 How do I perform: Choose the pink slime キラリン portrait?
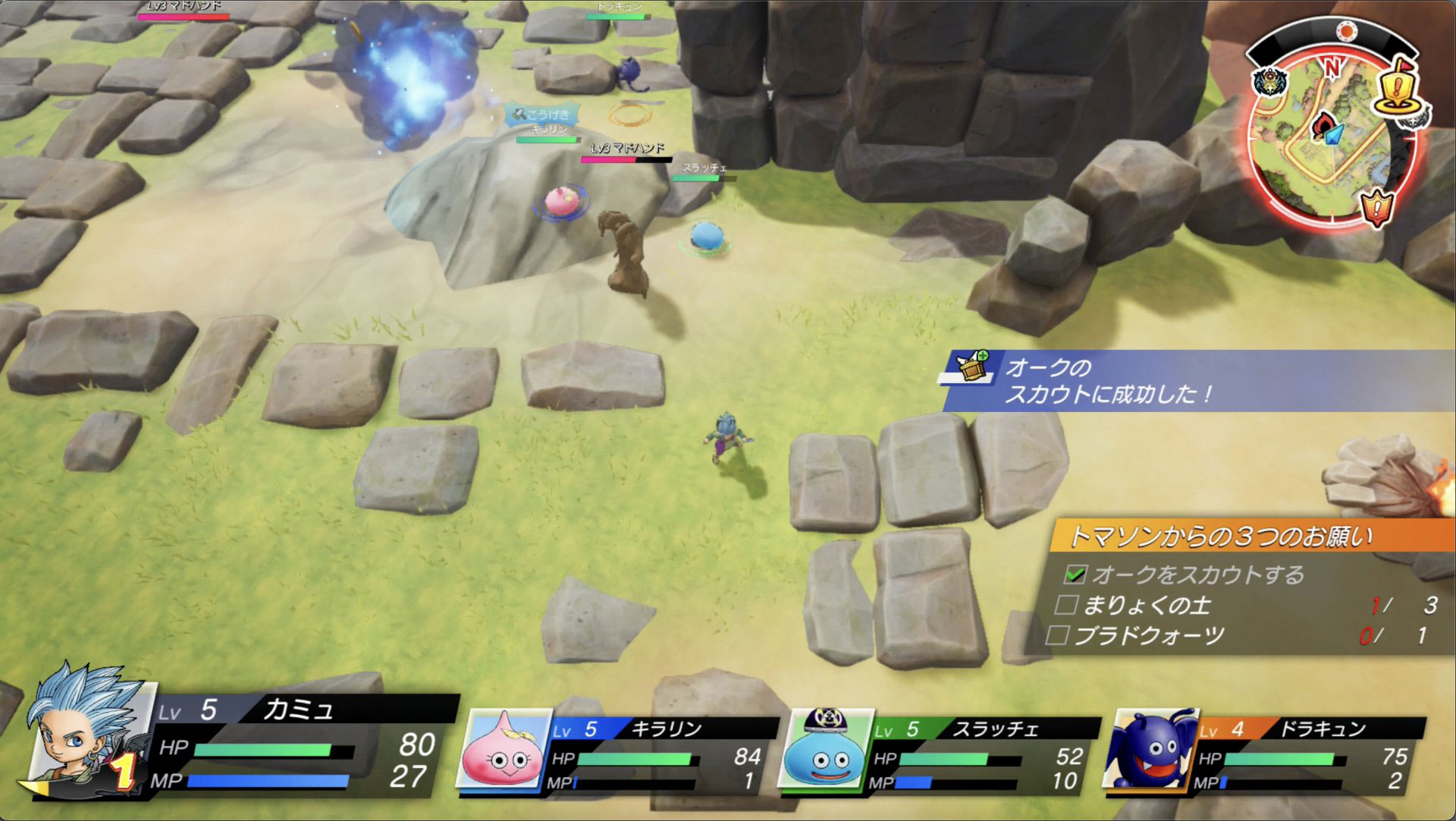coord(504,749)
